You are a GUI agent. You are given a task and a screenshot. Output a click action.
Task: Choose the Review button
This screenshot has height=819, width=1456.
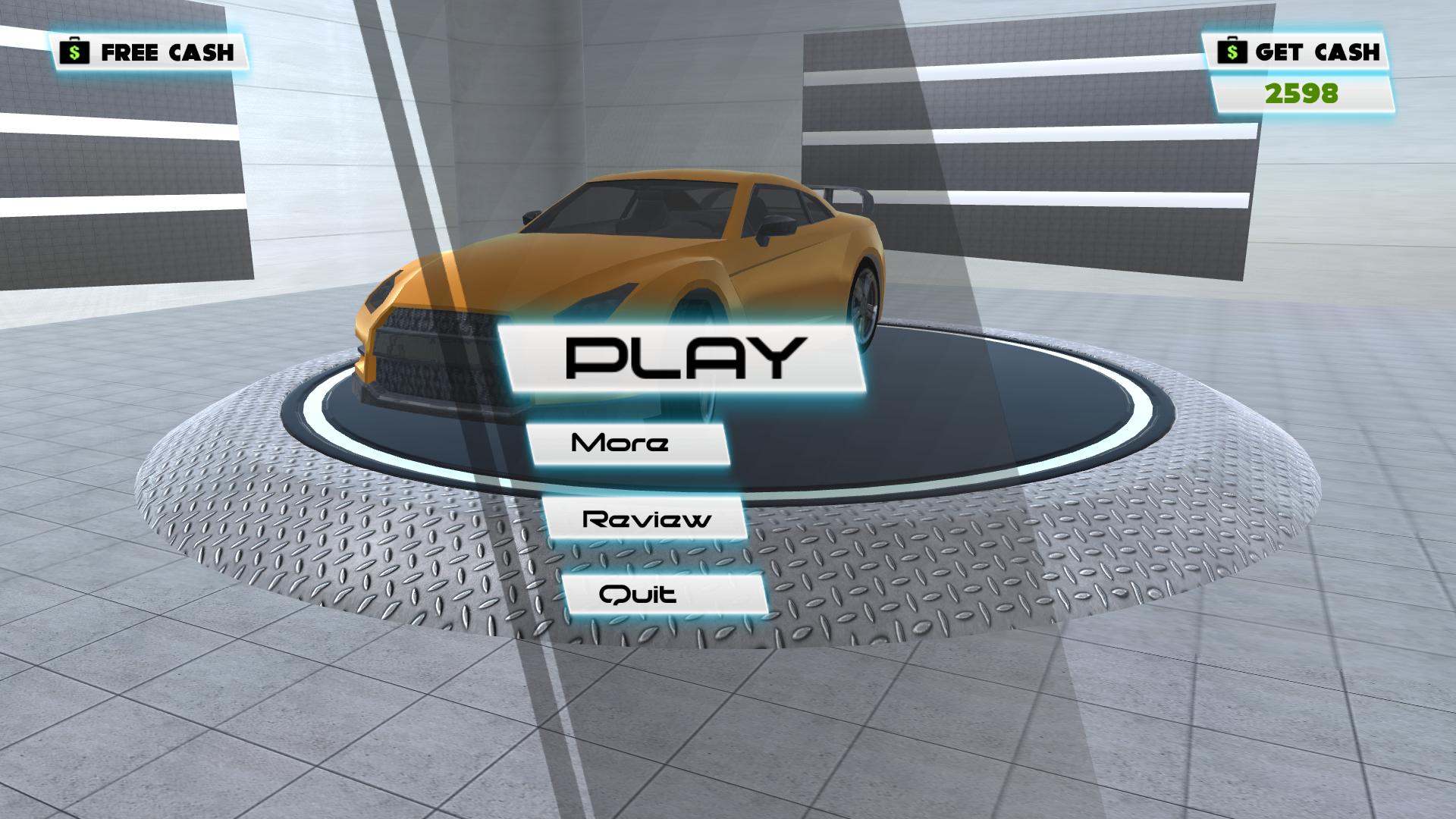(646, 519)
